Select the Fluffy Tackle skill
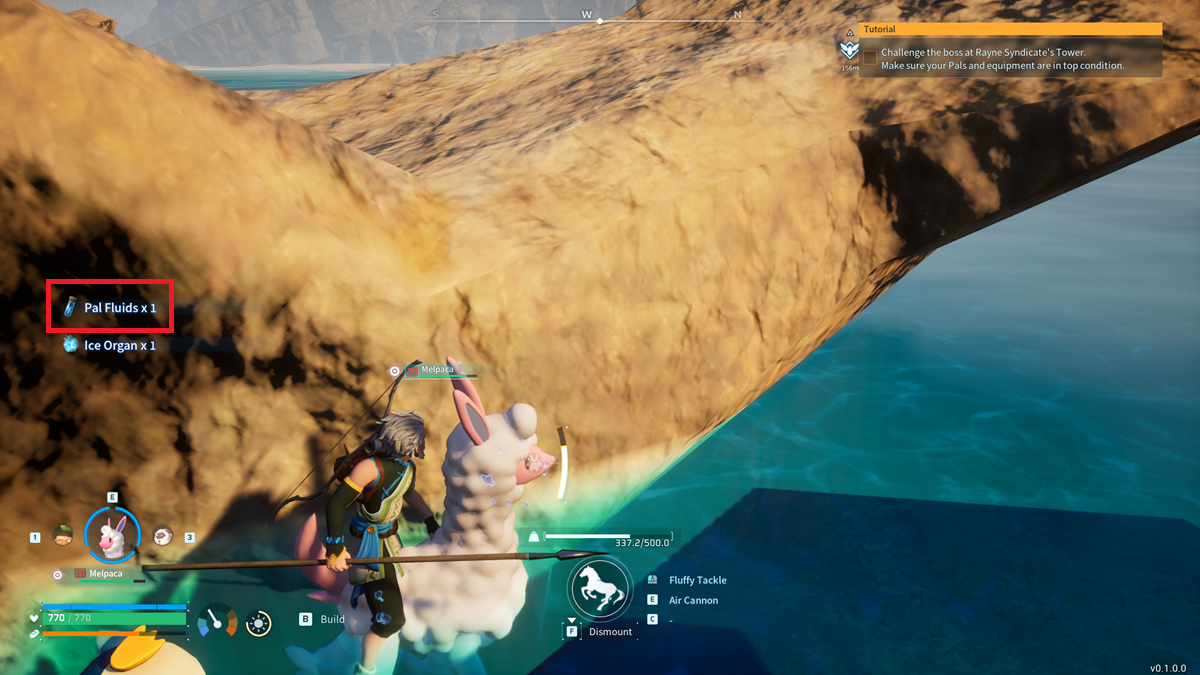The image size is (1200, 675). pyautogui.click(x=697, y=580)
